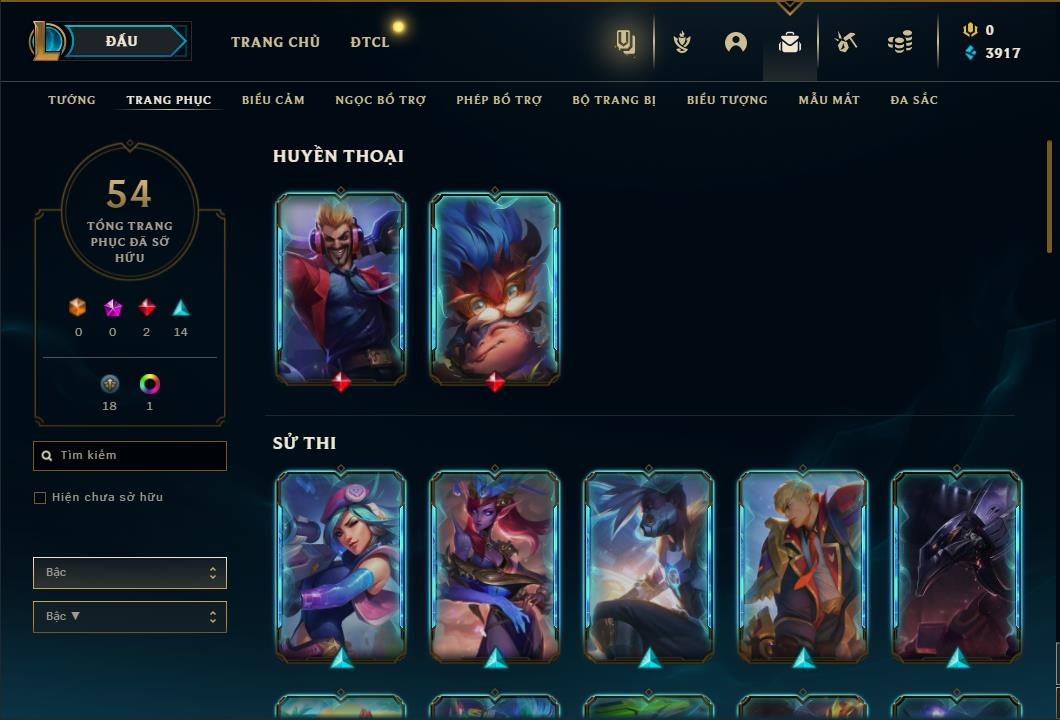Switch to the BIỂU CẢM tab
Screen dimensions: 1060x720
click(x=273, y=100)
